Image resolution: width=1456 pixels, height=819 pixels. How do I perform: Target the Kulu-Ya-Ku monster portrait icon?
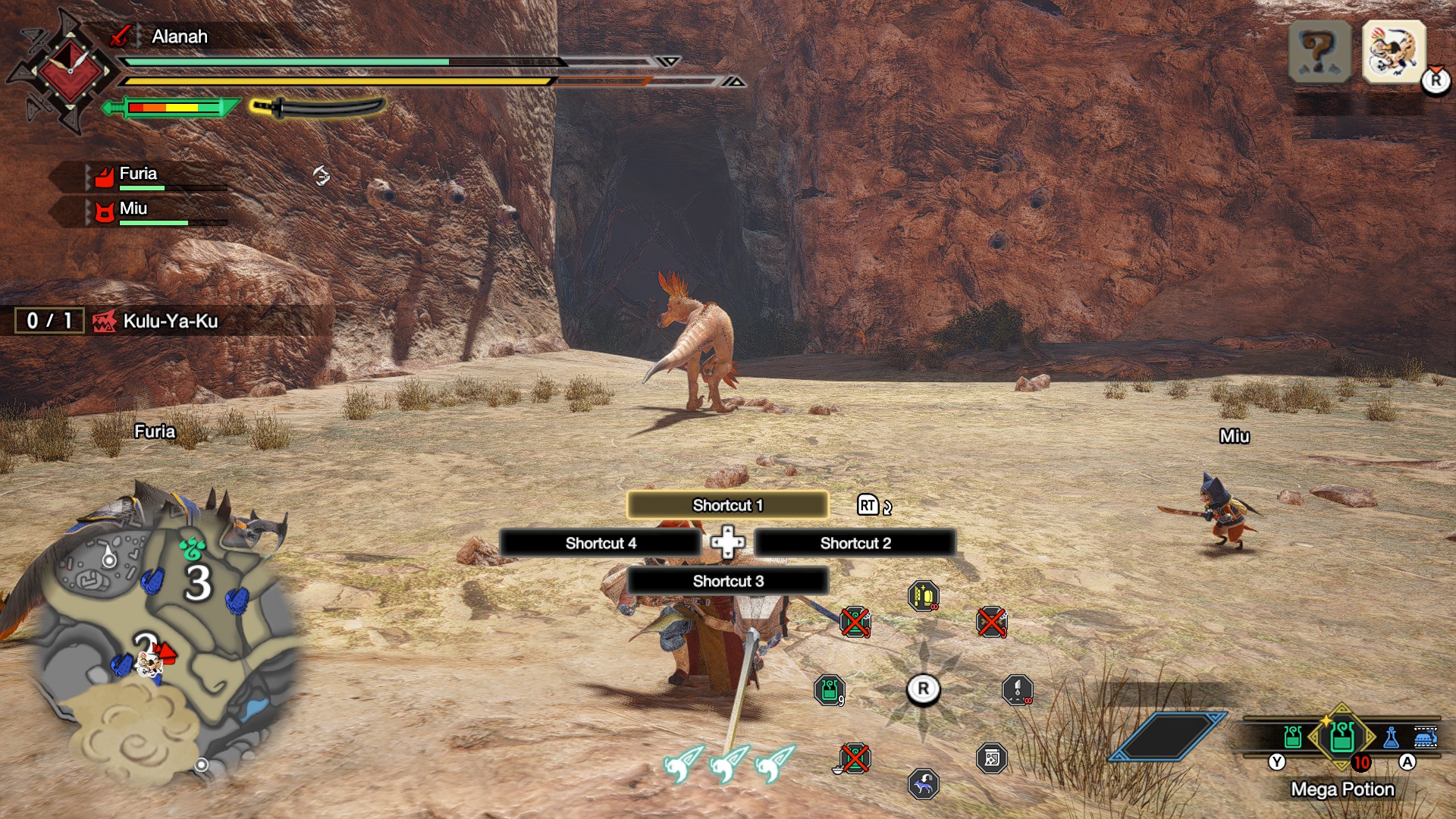1394,51
